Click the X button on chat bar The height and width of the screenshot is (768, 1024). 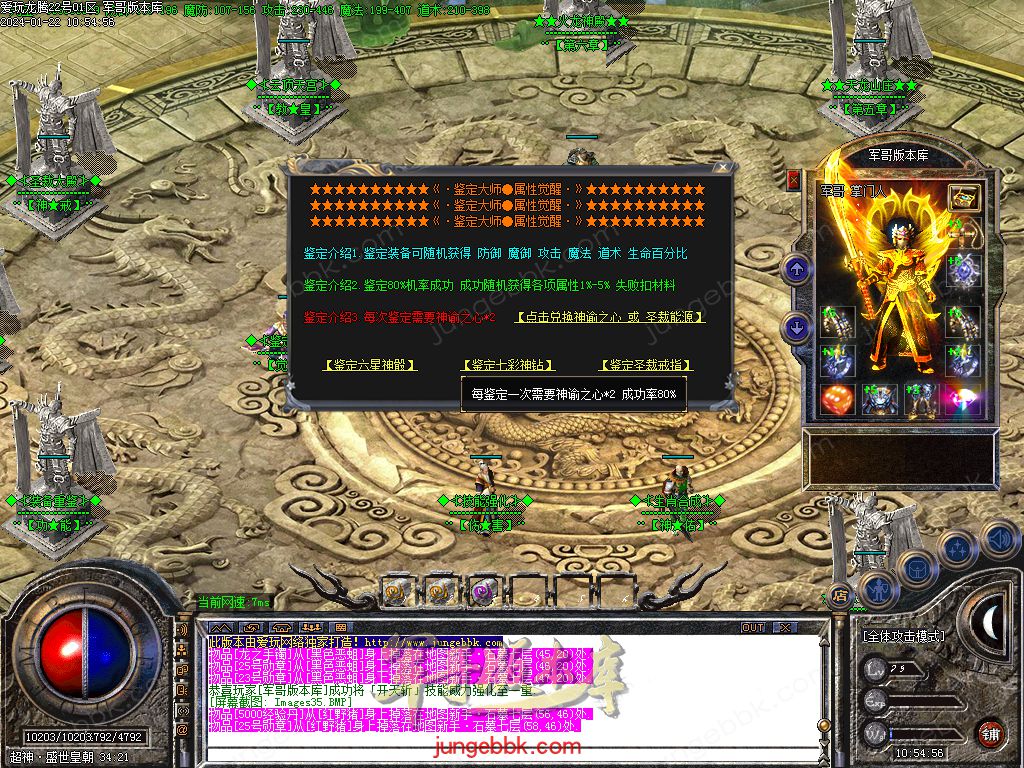[x=783, y=628]
